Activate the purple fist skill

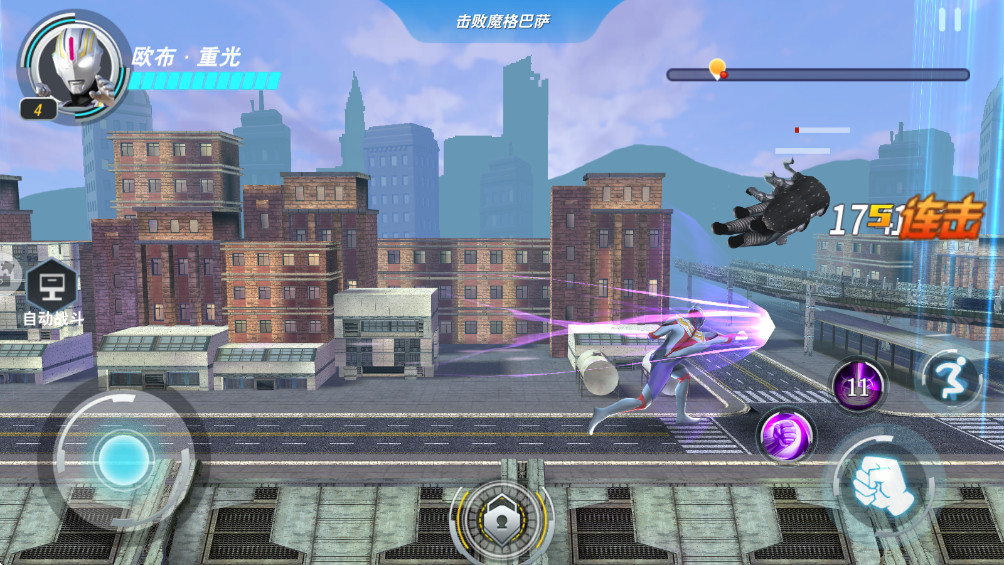(x=785, y=436)
